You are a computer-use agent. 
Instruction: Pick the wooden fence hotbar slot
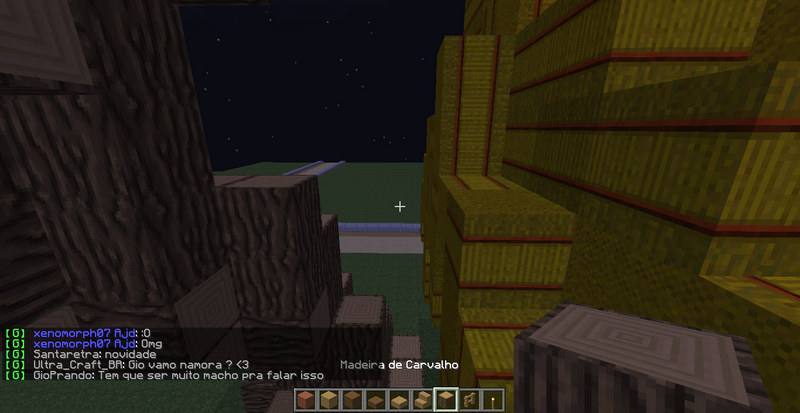(x=467, y=400)
